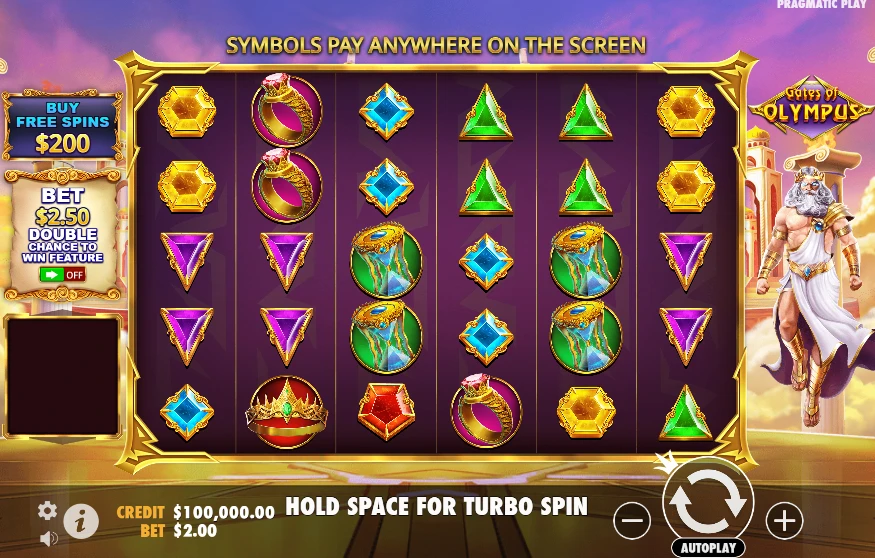Image resolution: width=875 pixels, height=558 pixels.
Task: Show the game information paytable
Action: point(81,520)
